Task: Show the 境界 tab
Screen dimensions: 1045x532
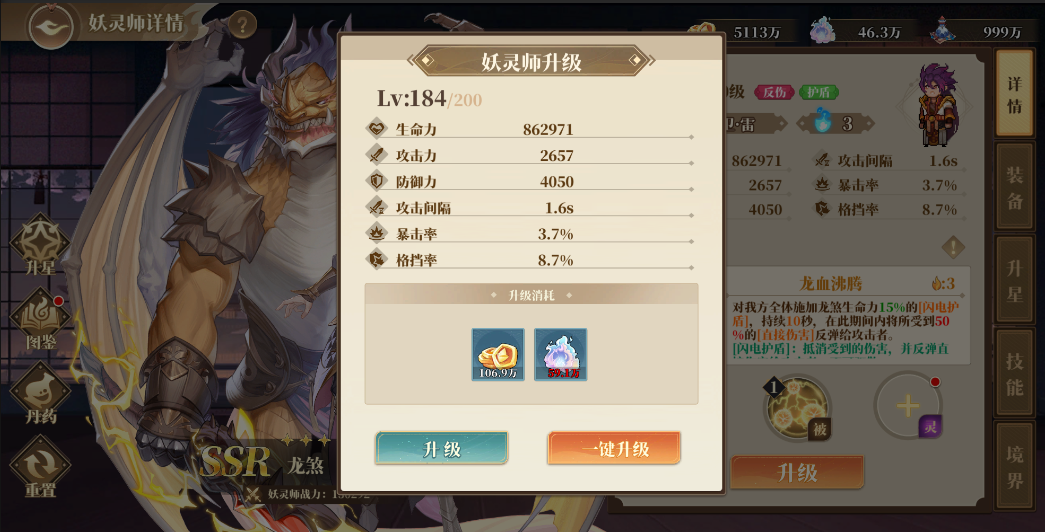Action: coord(1014,467)
